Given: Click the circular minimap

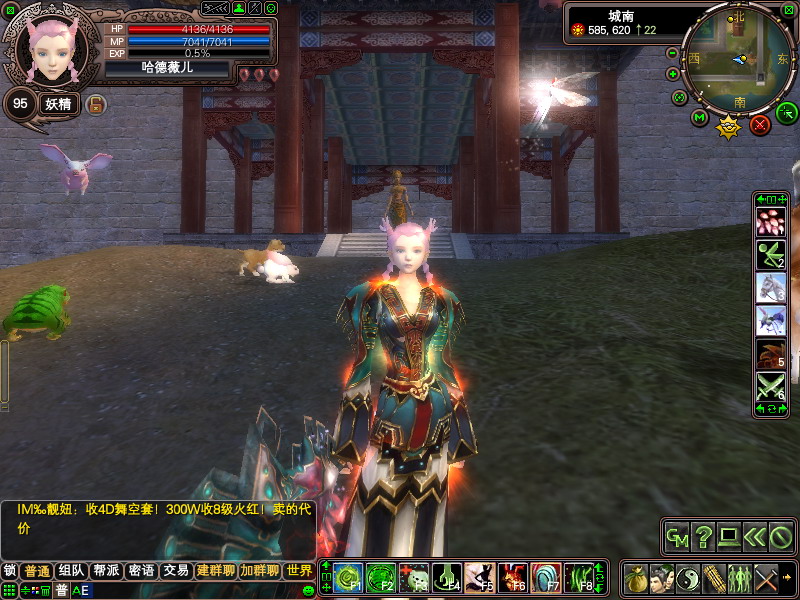Looking at the screenshot, I should tap(738, 58).
